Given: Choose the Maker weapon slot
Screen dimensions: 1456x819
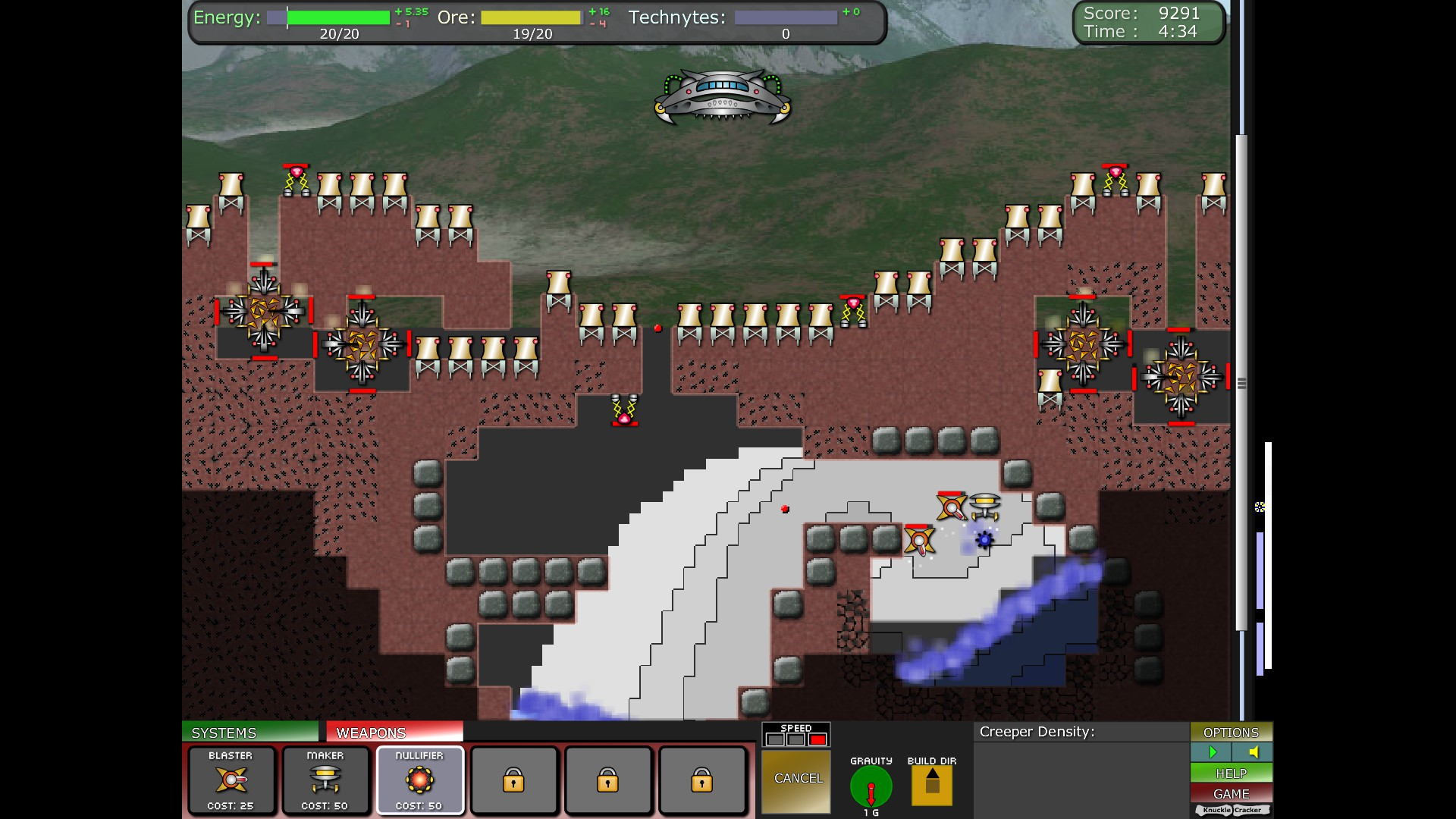Looking at the screenshot, I should [x=325, y=780].
